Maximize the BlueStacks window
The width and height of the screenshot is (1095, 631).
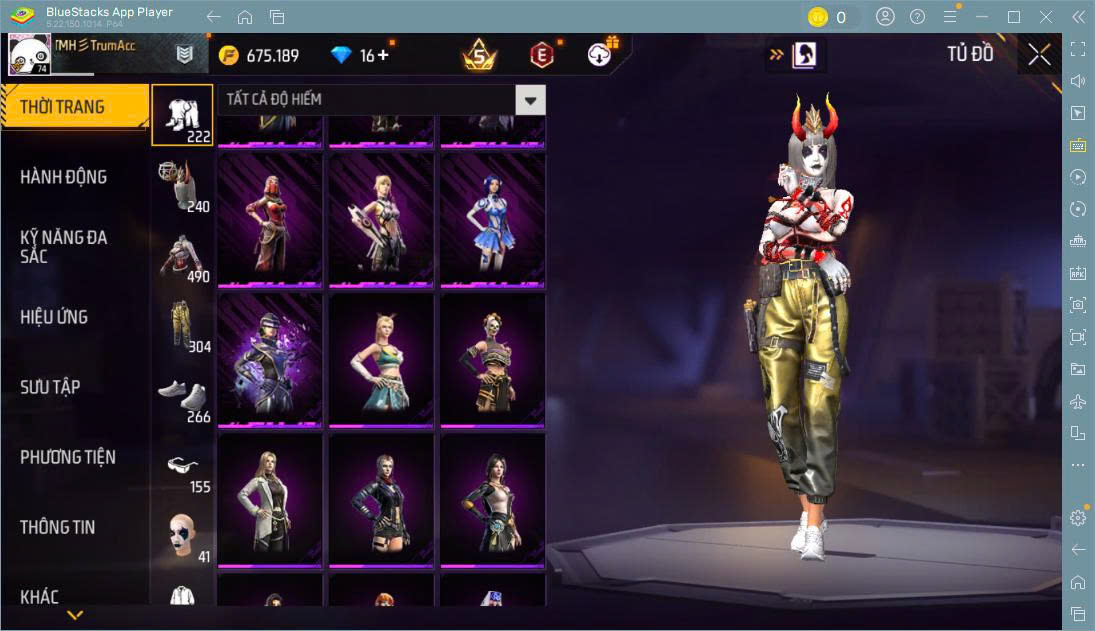[x=1014, y=16]
